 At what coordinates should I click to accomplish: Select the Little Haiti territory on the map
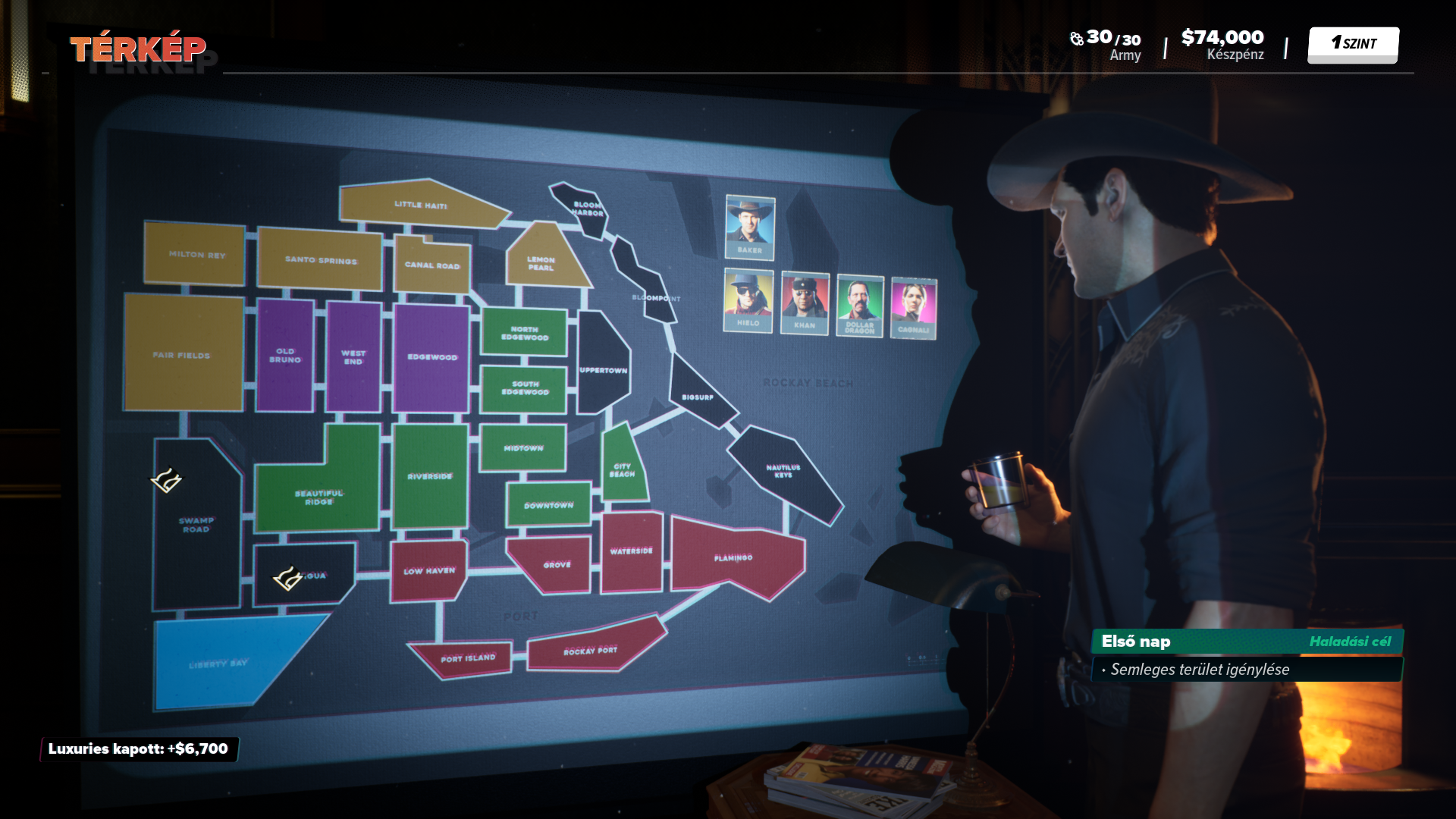click(419, 204)
